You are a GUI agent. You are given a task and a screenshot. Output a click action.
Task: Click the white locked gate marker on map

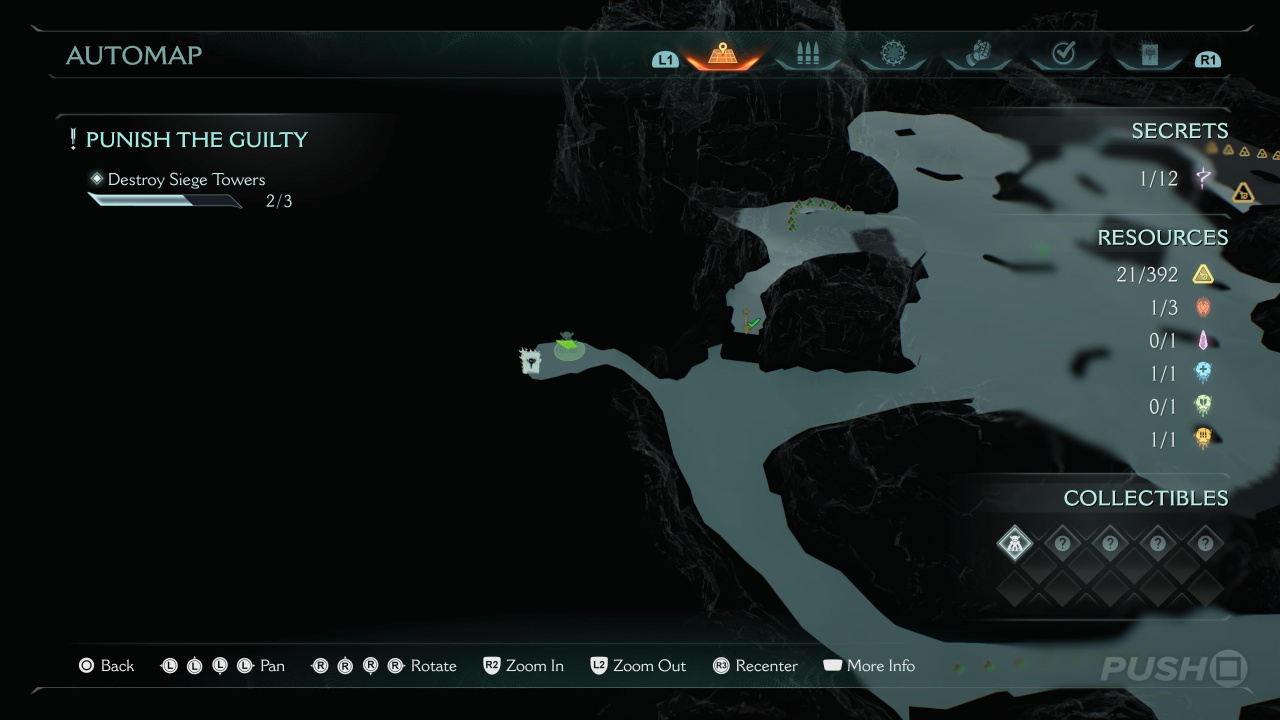coord(530,361)
